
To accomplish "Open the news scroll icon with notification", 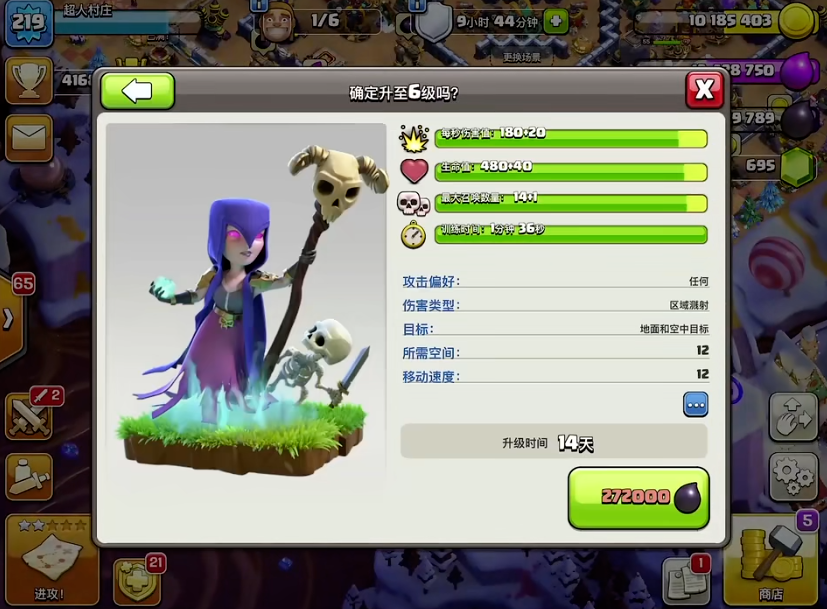I will [684, 580].
